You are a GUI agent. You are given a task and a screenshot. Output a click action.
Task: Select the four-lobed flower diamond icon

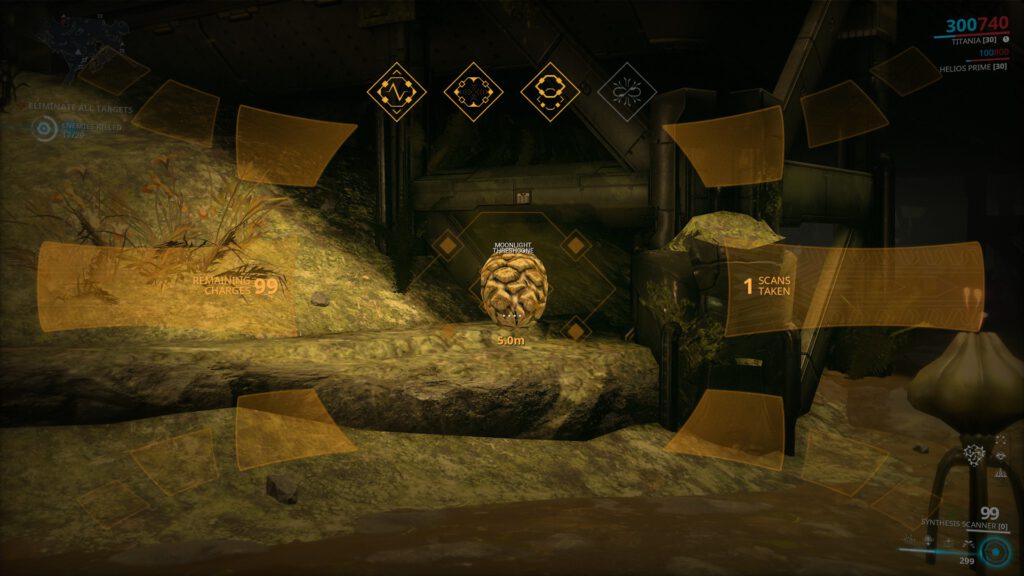[472, 92]
